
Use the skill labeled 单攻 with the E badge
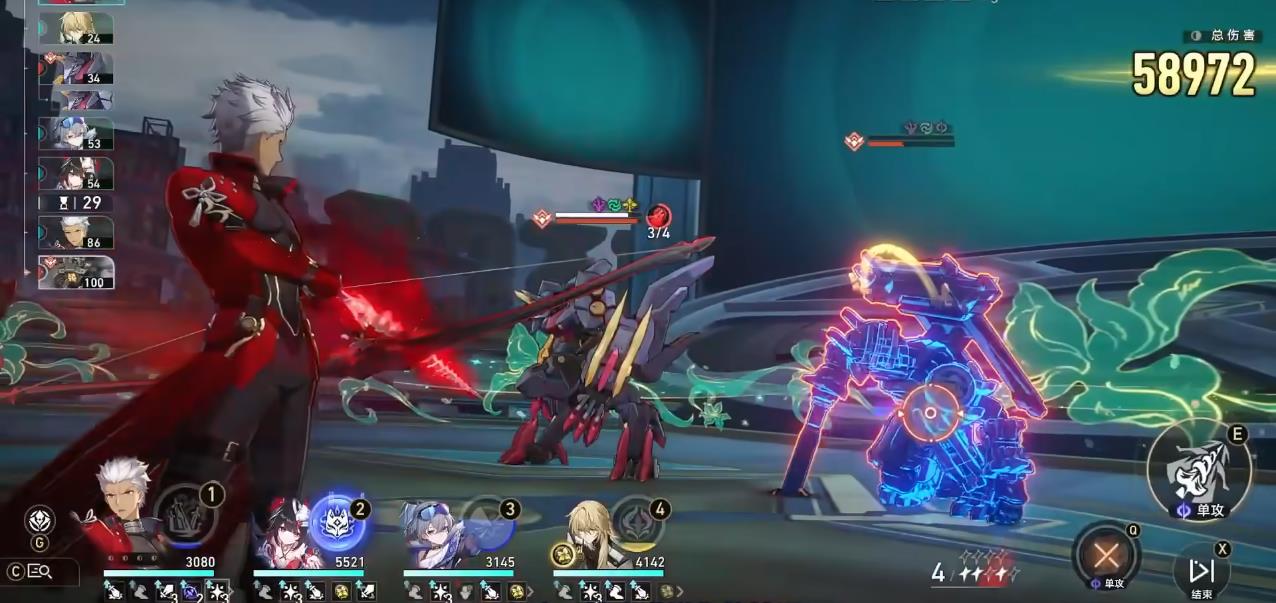tap(1198, 473)
